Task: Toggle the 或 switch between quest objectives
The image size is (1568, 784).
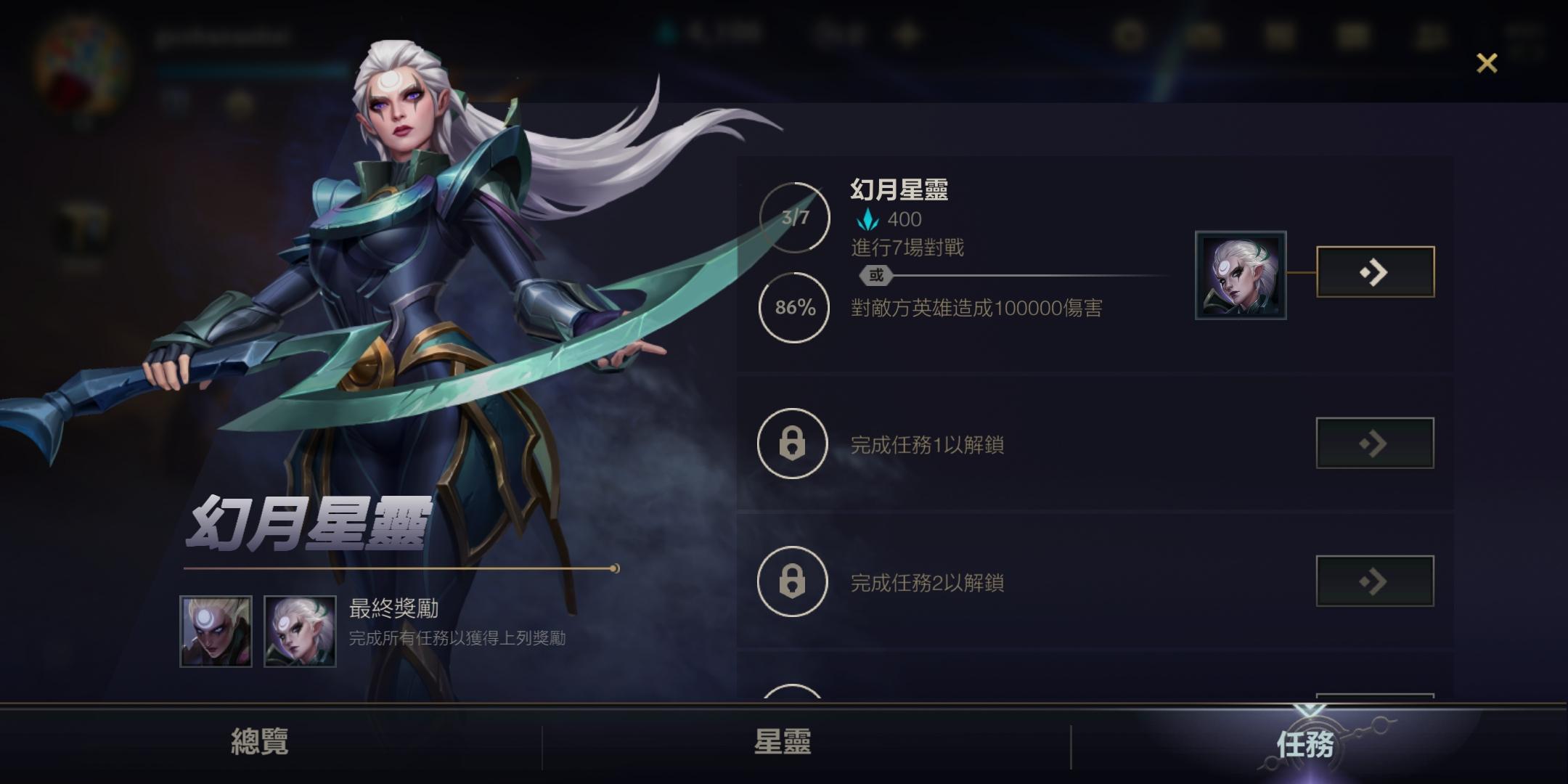Action: pyautogui.click(x=875, y=276)
